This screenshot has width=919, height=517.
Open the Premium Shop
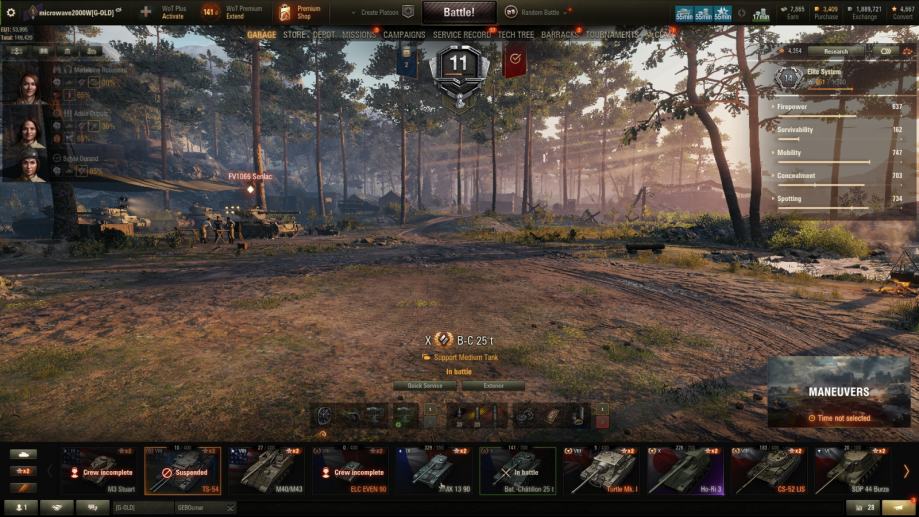click(299, 12)
